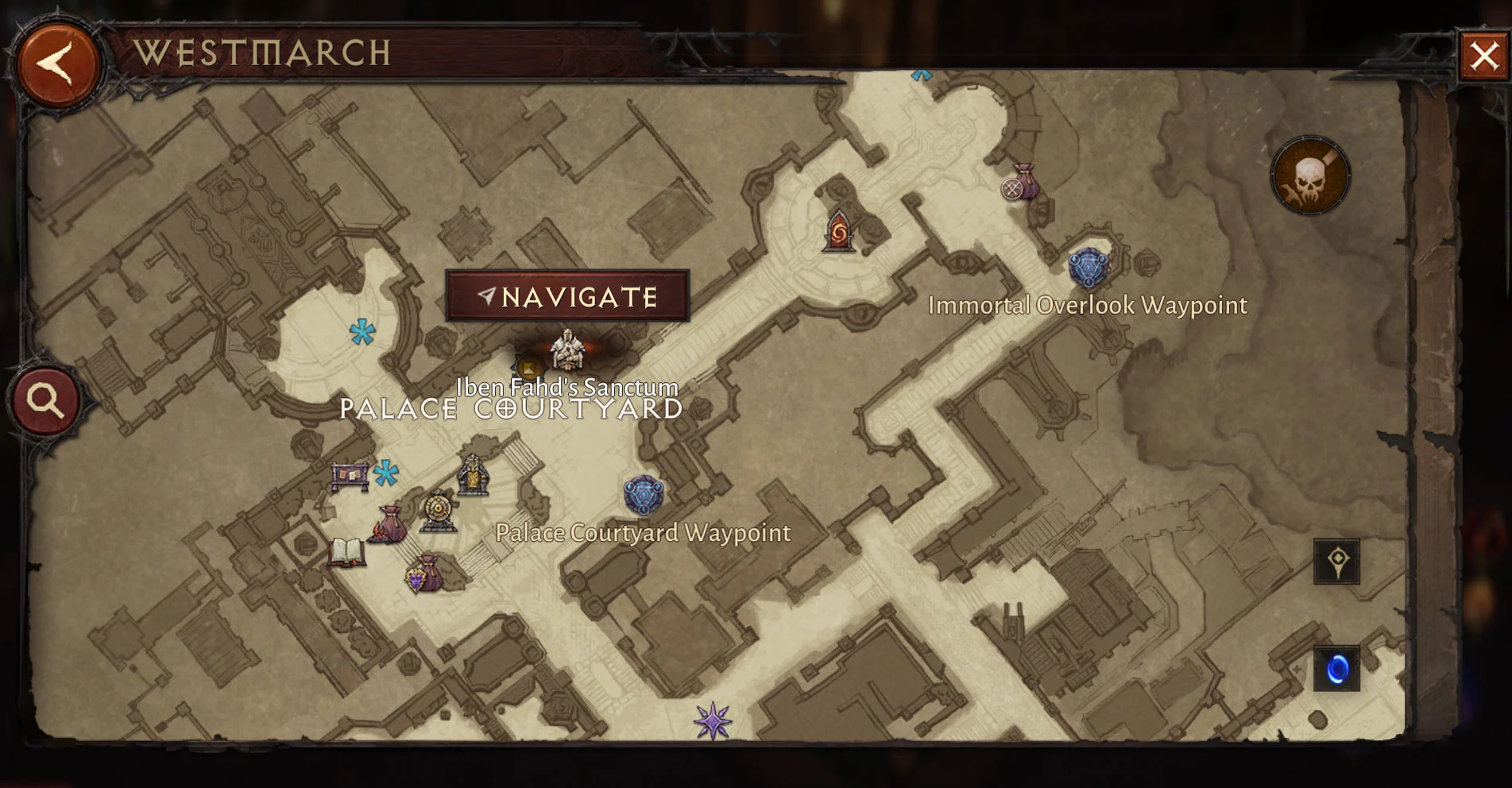The image size is (1512, 788).
Task: Select the purple sack marker near Immortal Overlook
Action: coord(1023,182)
